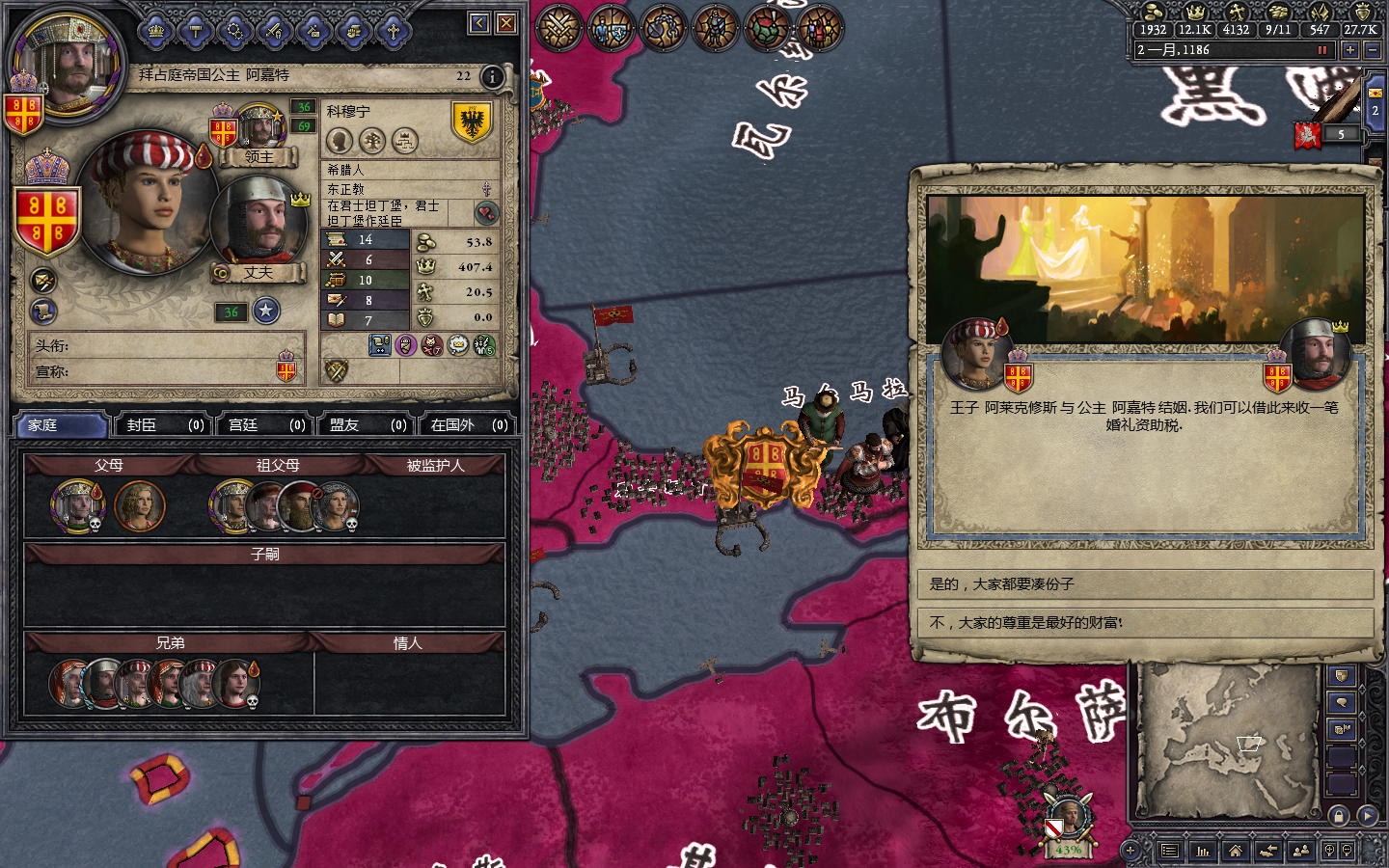Select the 家庭 tab
This screenshot has width=1389, height=868.
tap(60, 425)
